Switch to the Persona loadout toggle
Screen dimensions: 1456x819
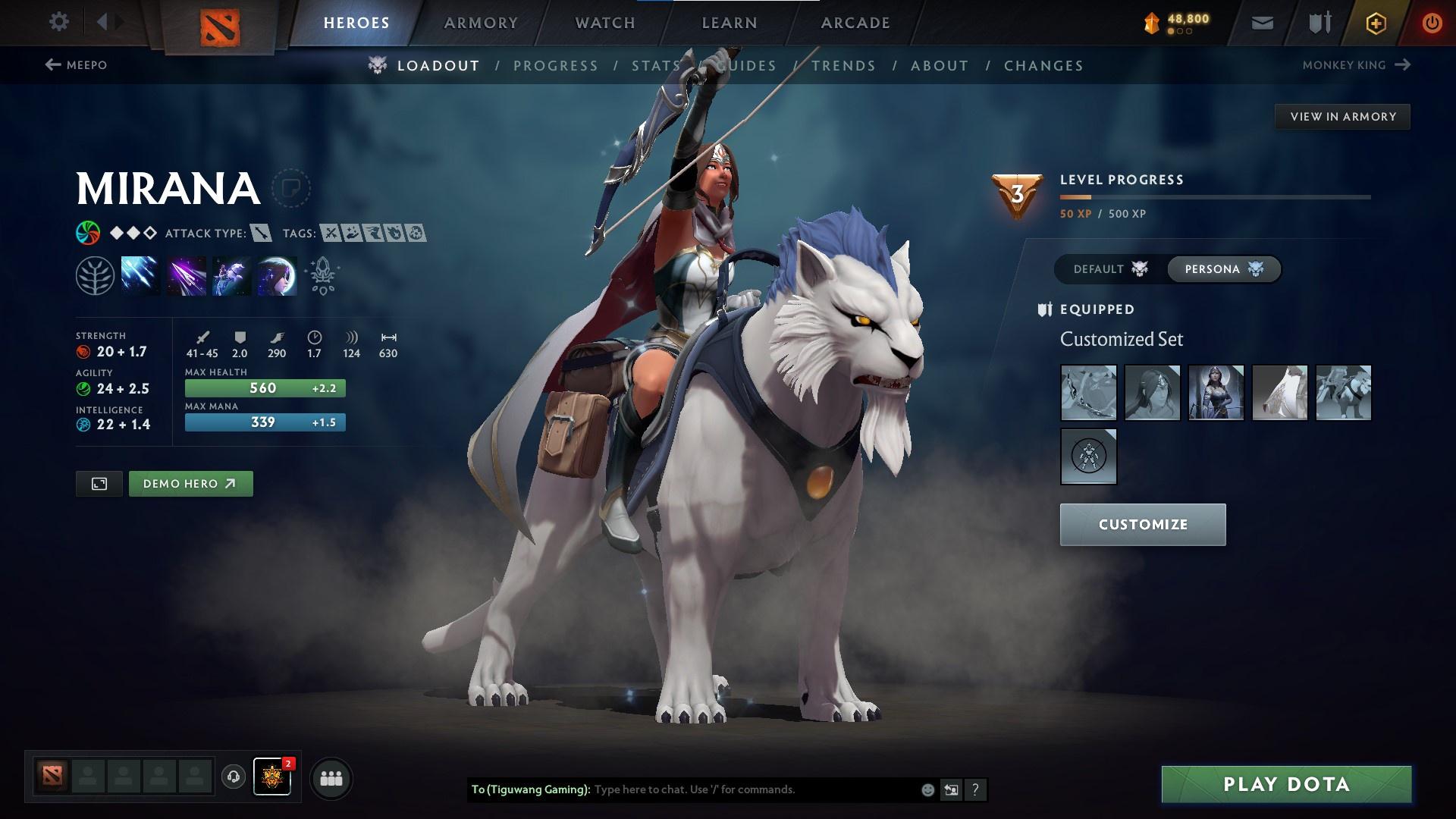[1223, 269]
